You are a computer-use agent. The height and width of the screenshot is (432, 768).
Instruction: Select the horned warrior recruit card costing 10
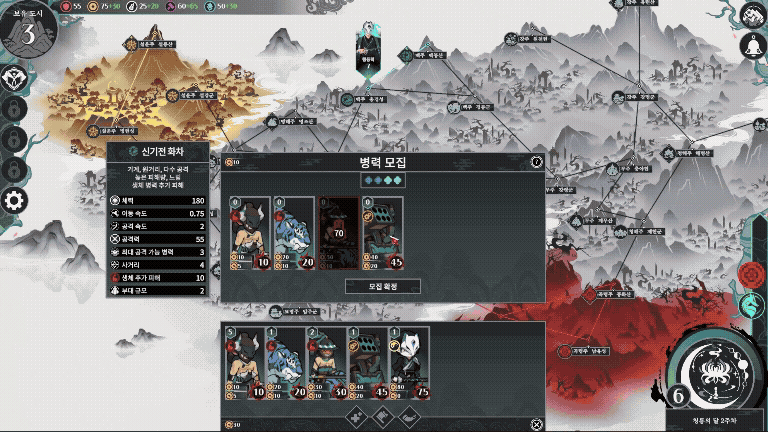coord(251,234)
